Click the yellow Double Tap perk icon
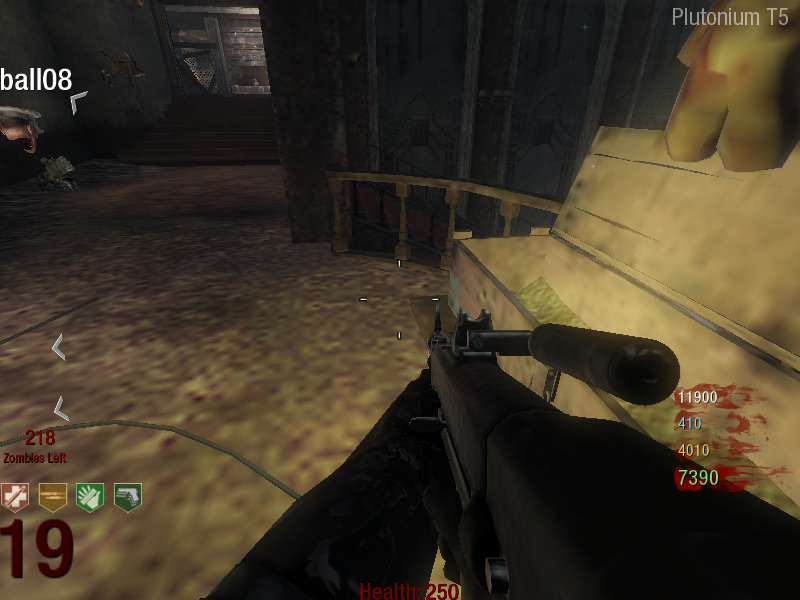This screenshot has width=800, height=600. [x=52, y=497]
